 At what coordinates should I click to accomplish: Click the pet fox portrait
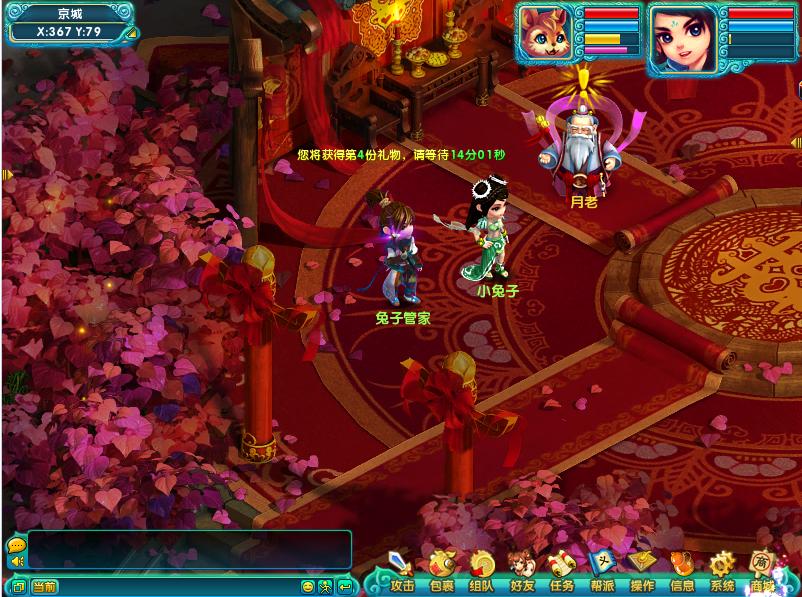[x=546, y=38]
